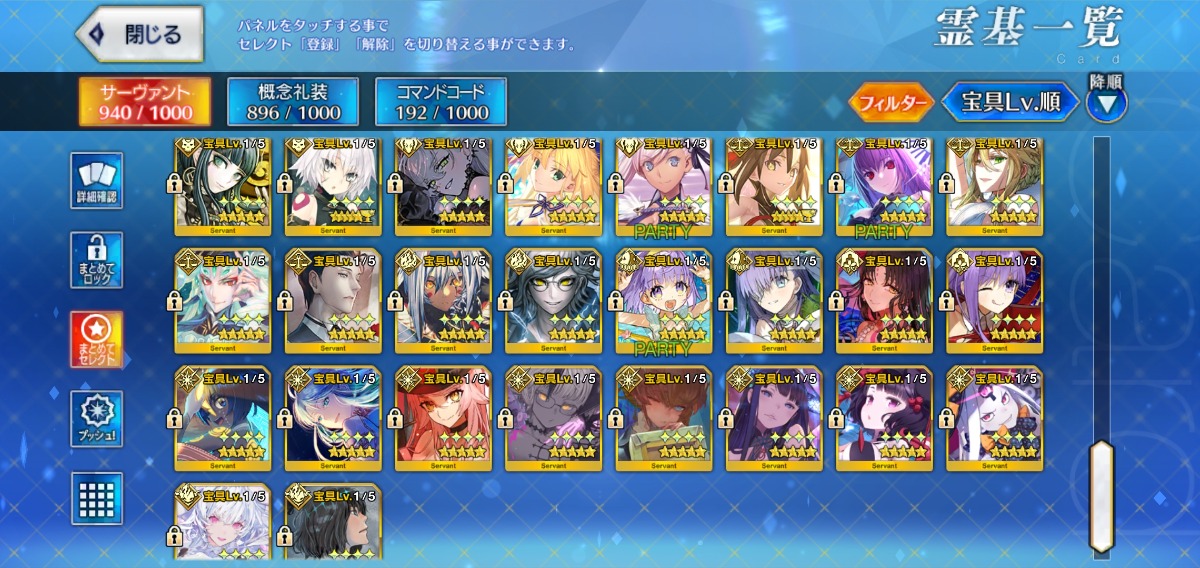Toggle the まとめてセレクト bulk select button
1200x568 pixels.
[x=98, y=340]
